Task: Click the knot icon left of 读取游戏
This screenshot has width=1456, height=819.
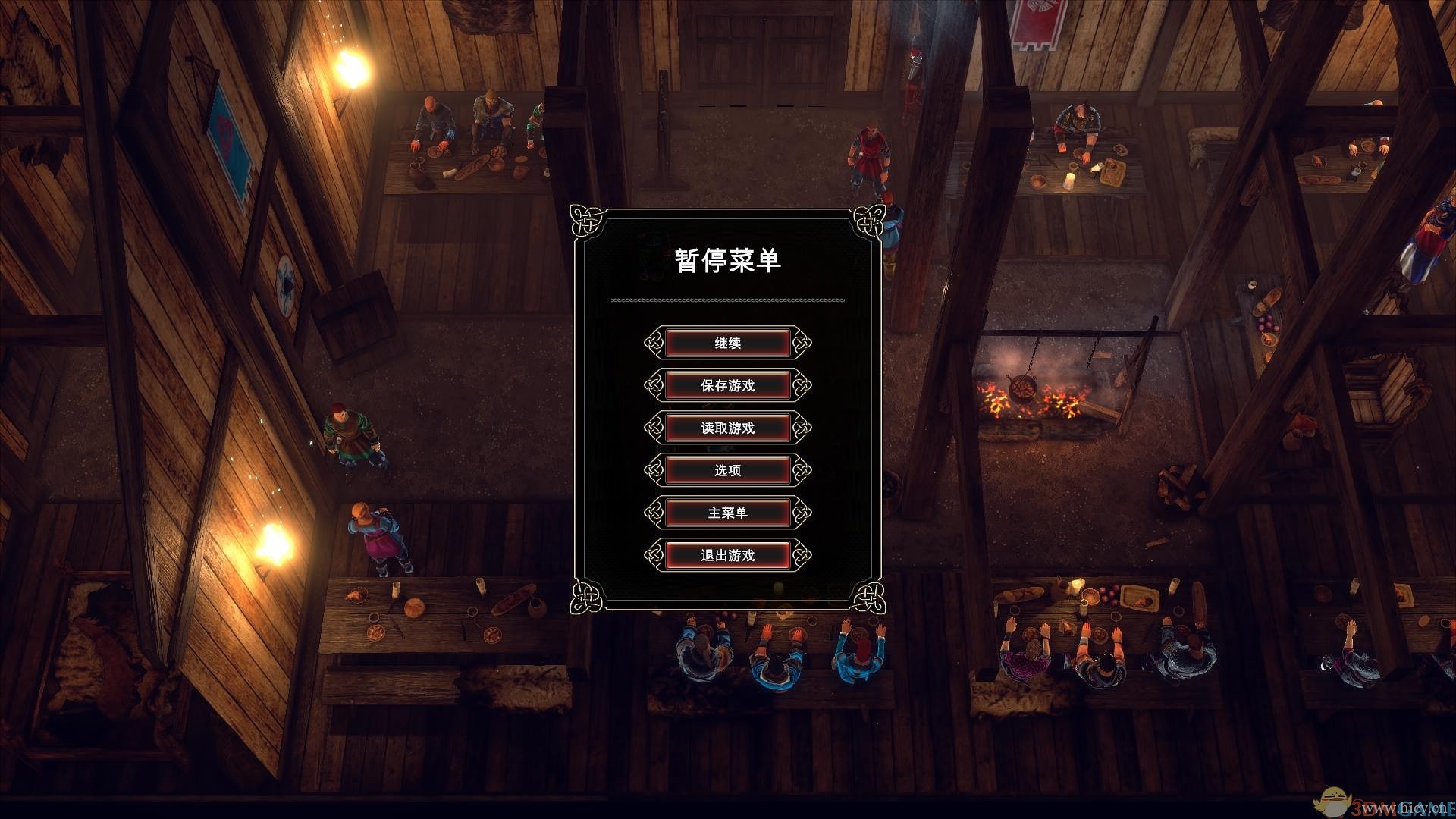Action: coord(654,427)
